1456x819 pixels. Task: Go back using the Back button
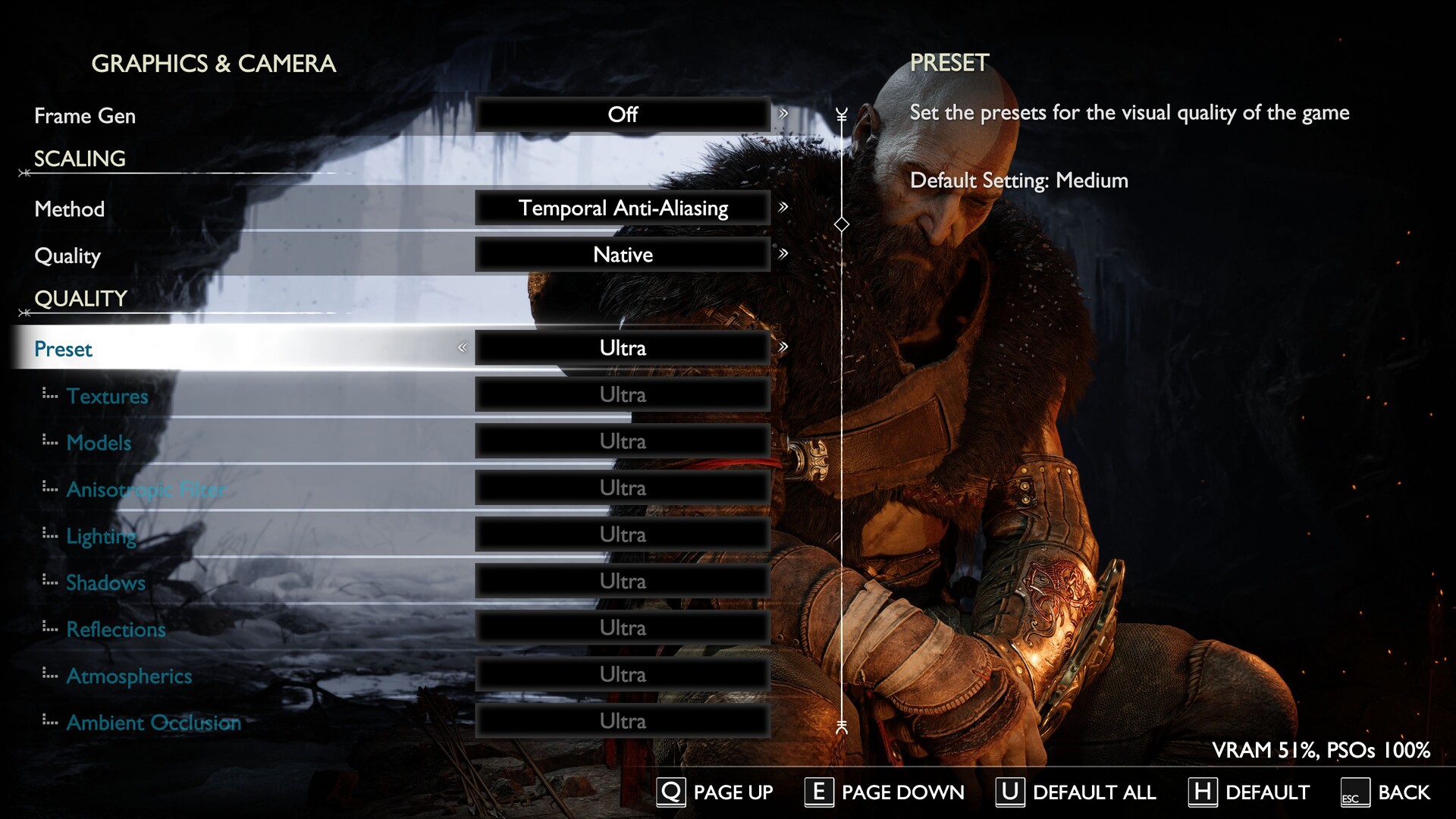click(x=1386, y=792)
